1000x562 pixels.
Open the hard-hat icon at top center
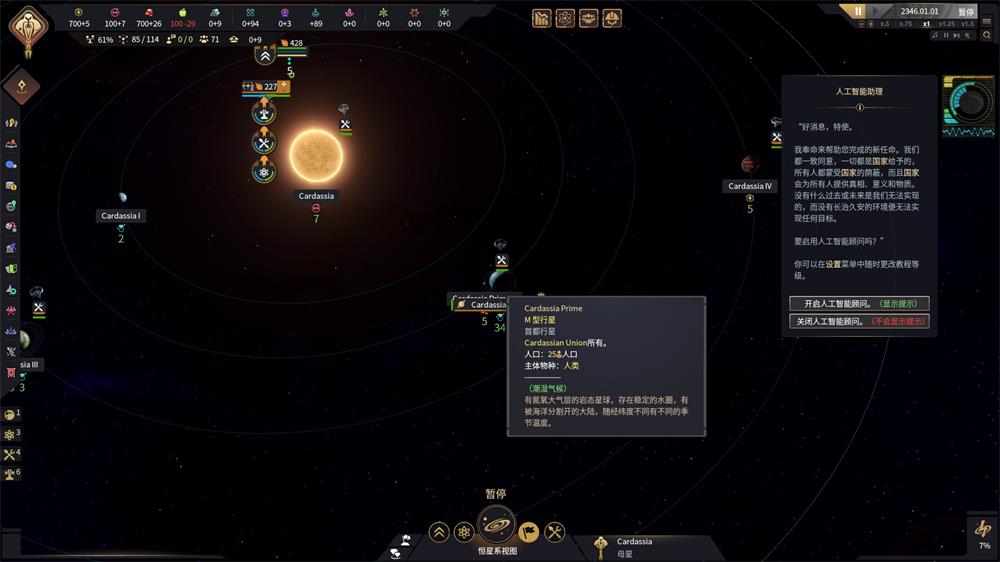611,17
